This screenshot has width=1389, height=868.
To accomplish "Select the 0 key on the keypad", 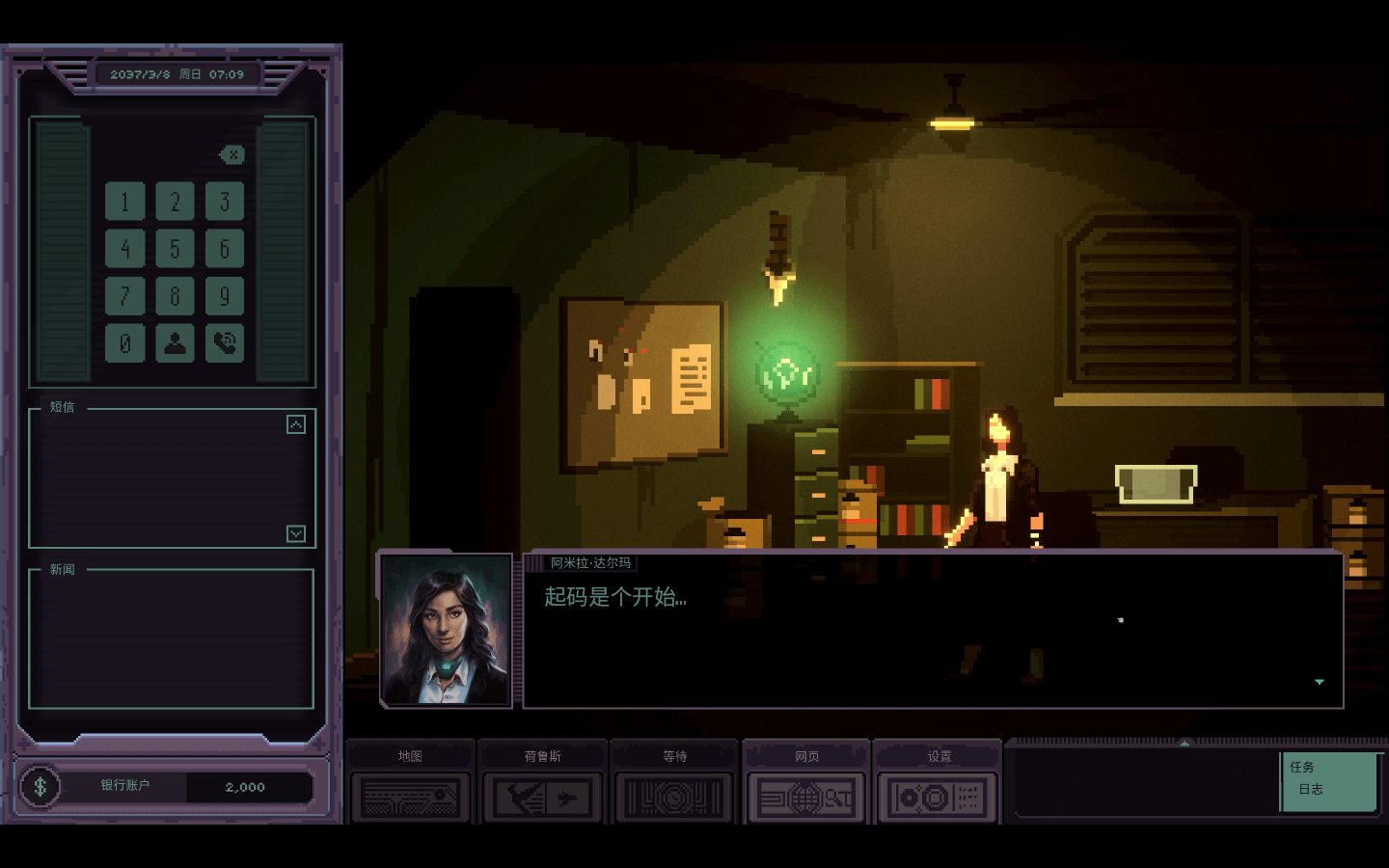I will pos(125,343).
